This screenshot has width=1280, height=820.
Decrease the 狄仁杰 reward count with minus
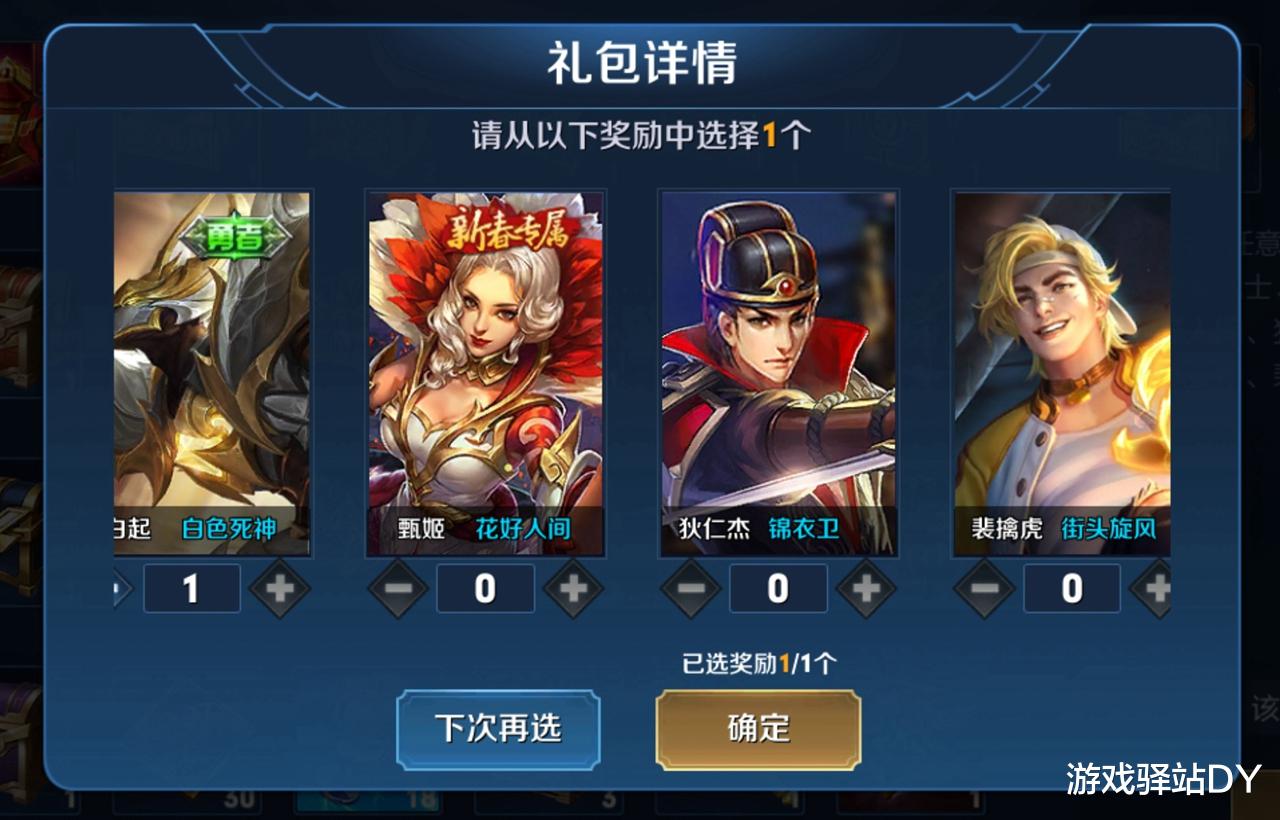pos(691,589)
